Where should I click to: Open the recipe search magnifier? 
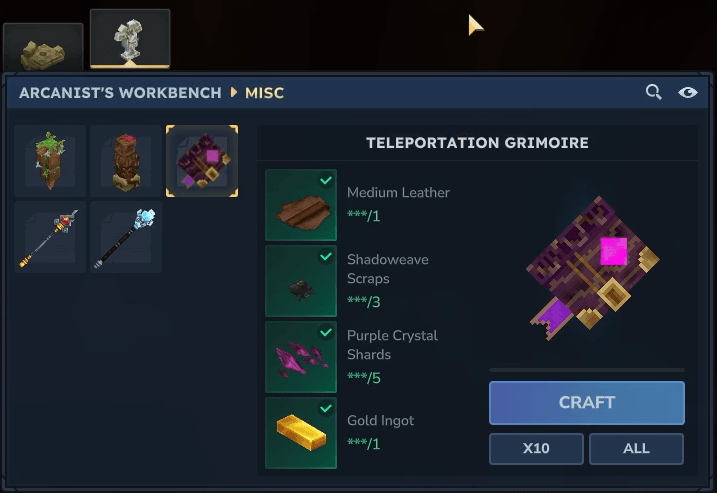tap(654, 92)
